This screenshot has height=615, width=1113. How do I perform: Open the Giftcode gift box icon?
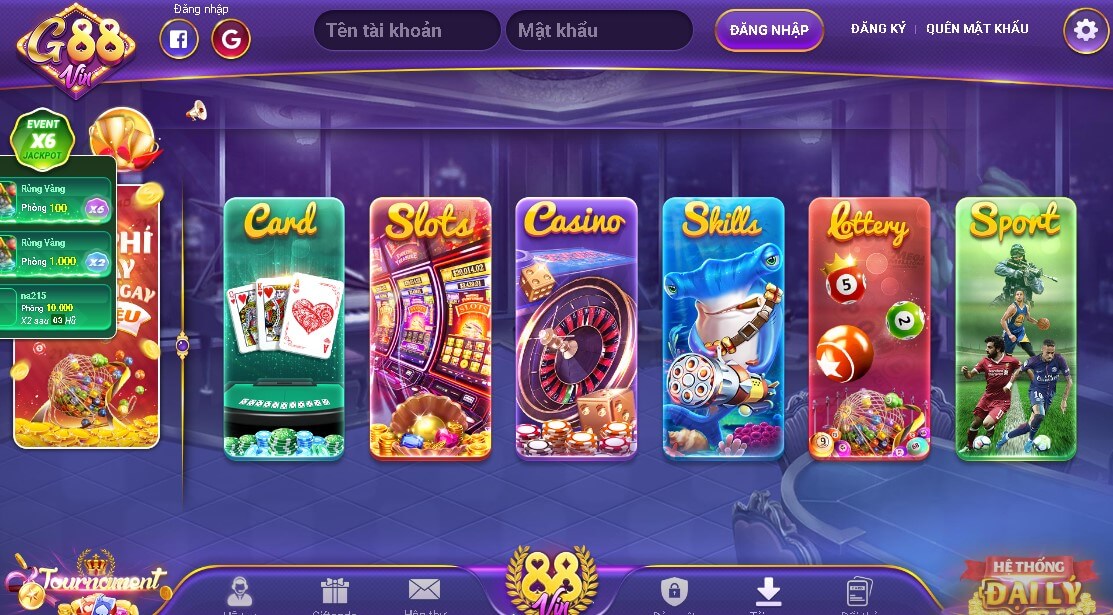(x=333, y=593)
